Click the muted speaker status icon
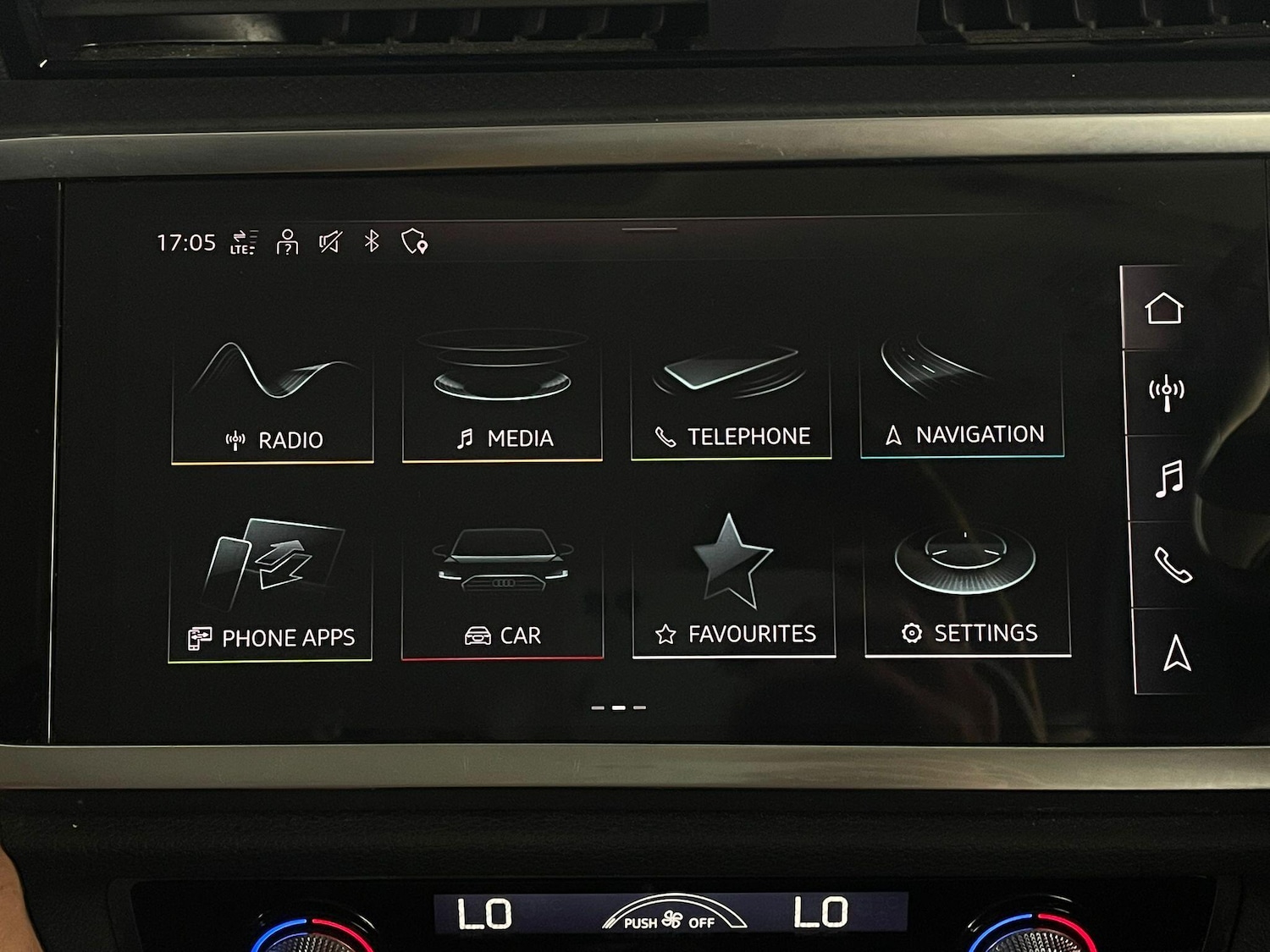 tap(329, 242)
